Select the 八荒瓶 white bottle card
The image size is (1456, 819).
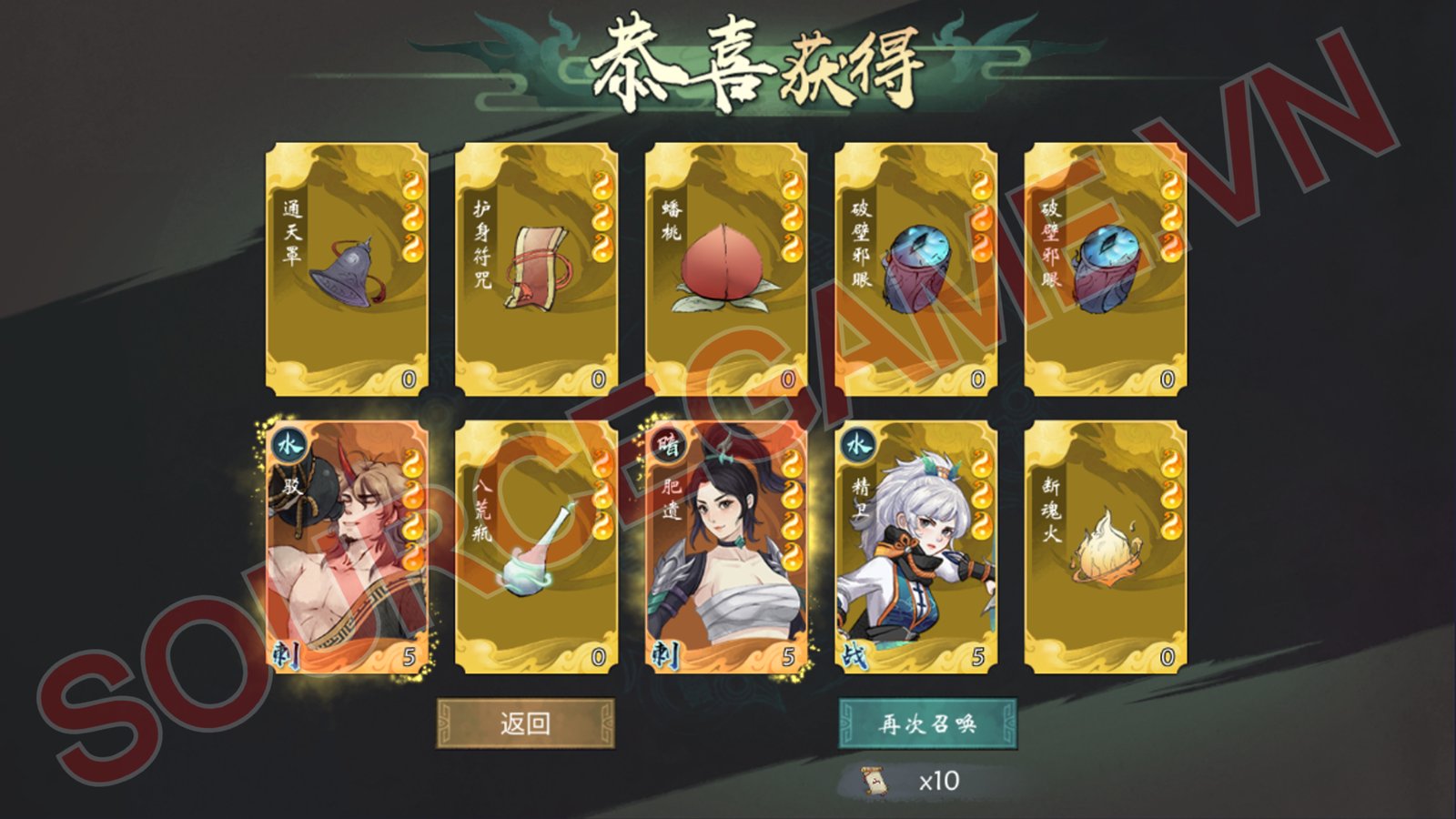[536, 546]
